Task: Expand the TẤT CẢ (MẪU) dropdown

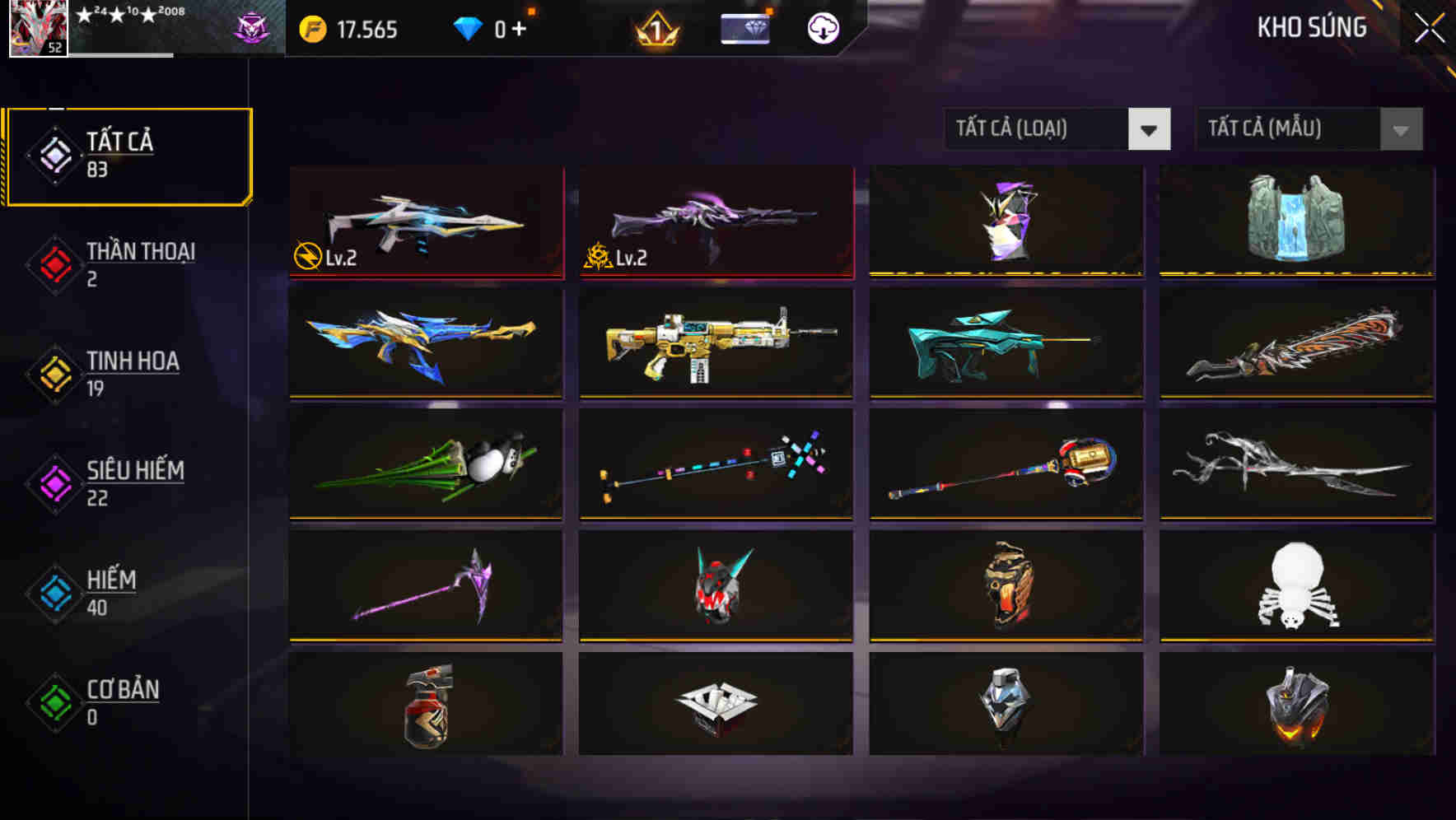Action: [x=1293, y=129]
